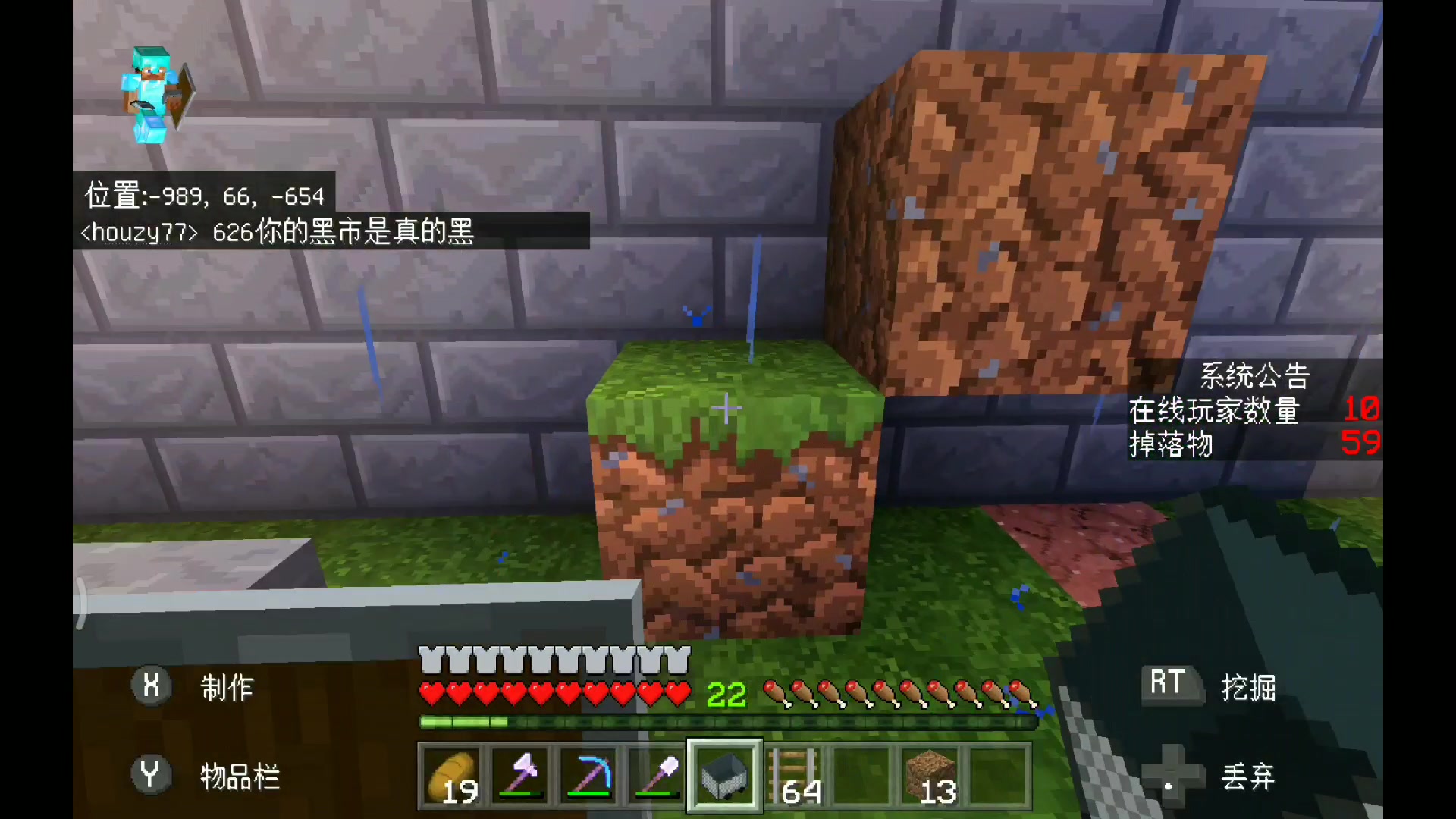Viewport: 1456px width, 819px height.
Task: Select the ladder stack of 64
Action: point(792,775)
